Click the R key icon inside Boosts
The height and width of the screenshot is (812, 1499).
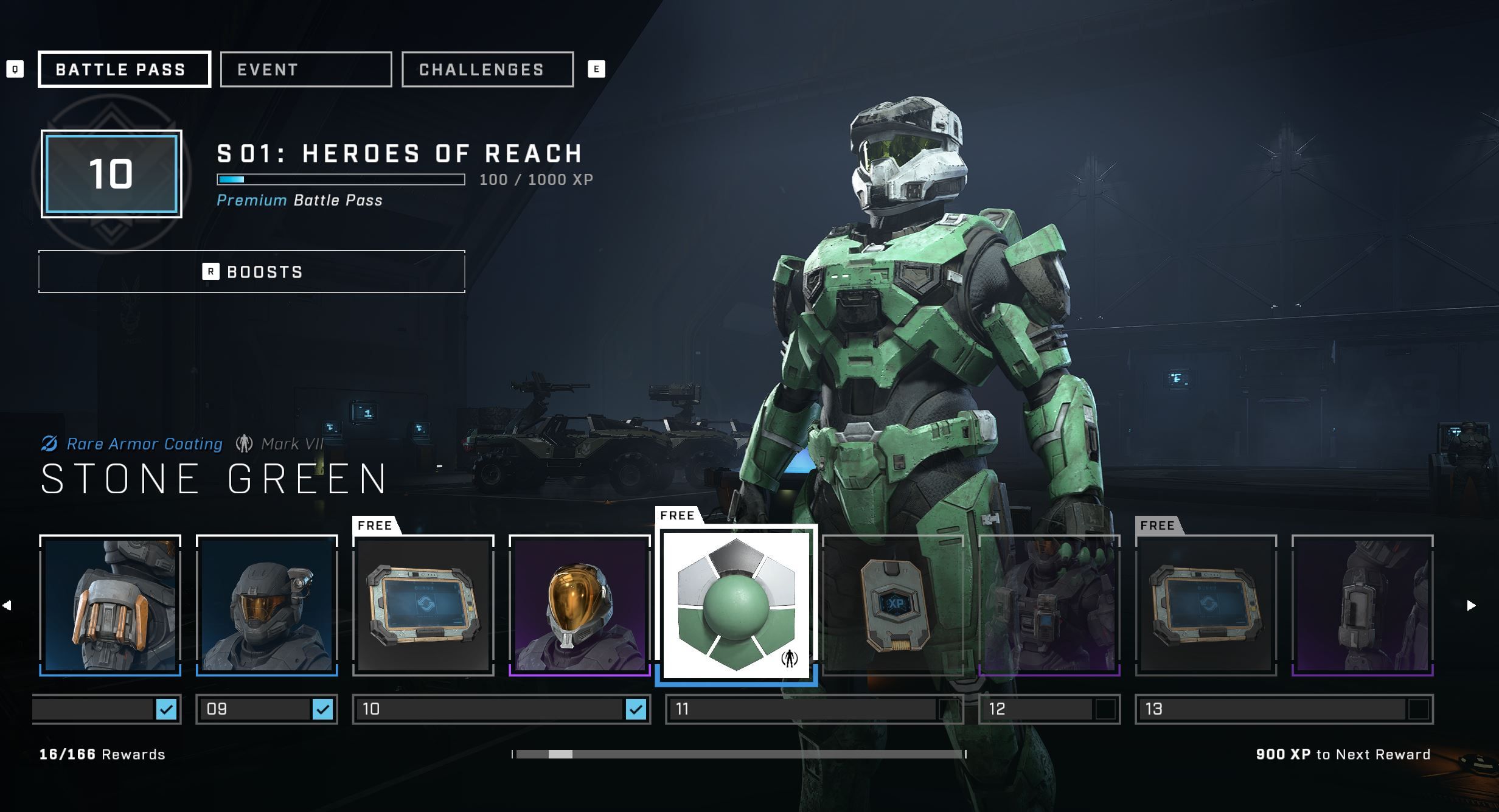(x=211, y=272)
